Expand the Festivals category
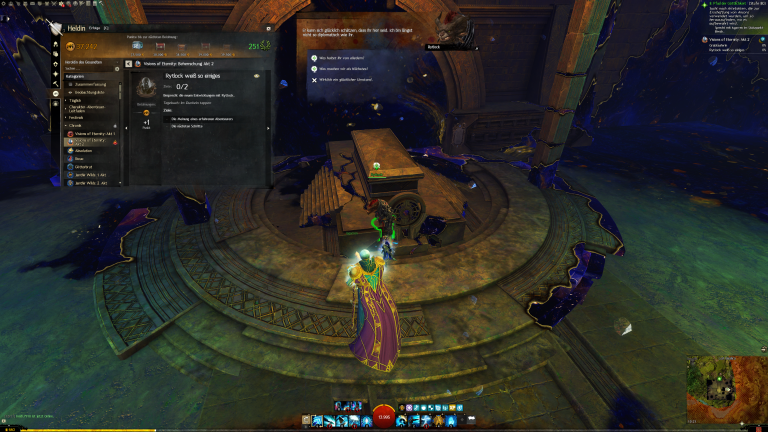The height and width of the screenshot is (432, 768). (x=77, y=117)
